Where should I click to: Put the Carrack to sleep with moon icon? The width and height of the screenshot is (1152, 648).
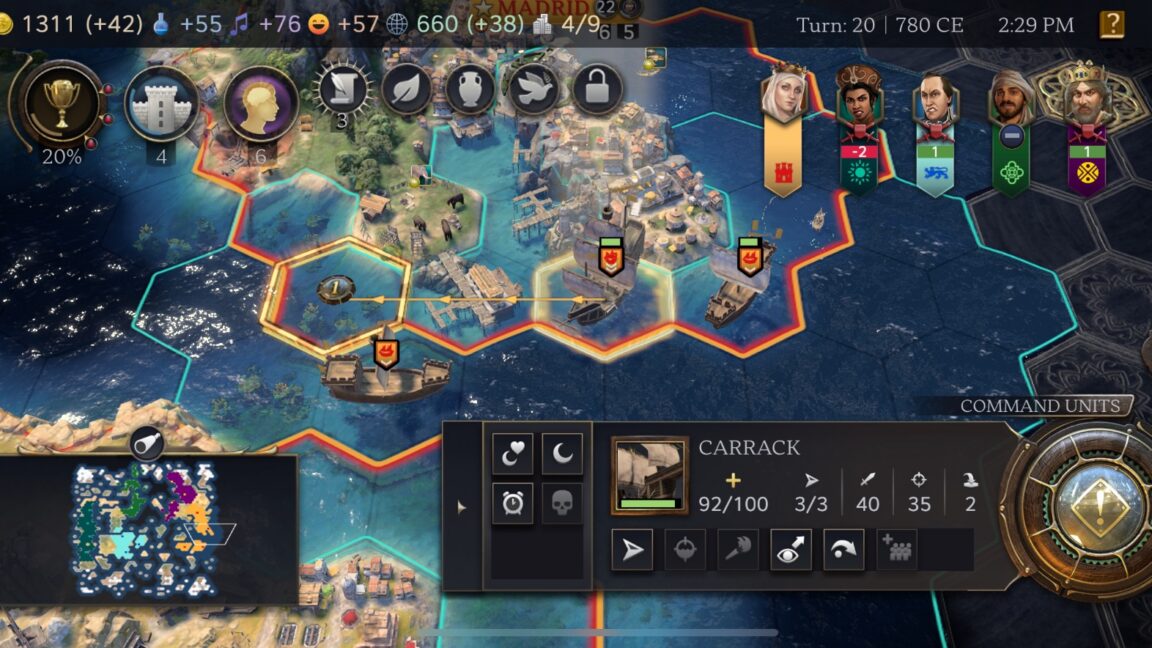pyautogui.click(x=562, y=454)
